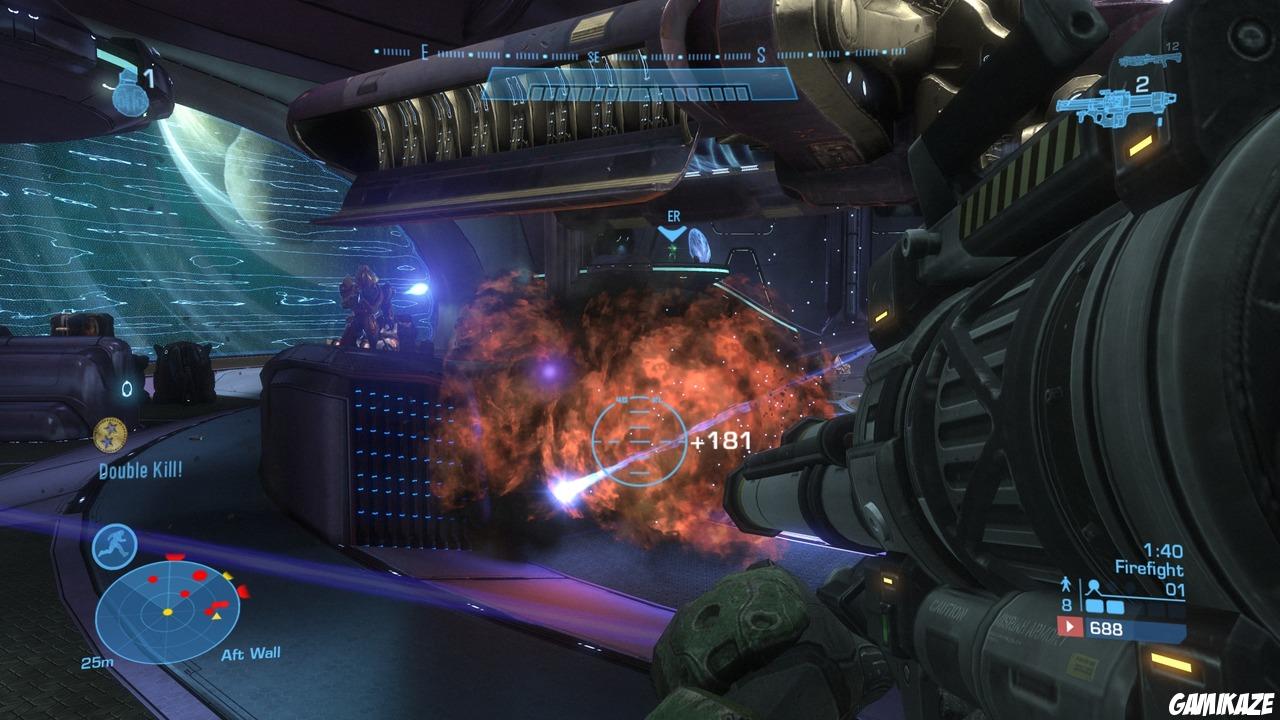Click the blue respawn token bar
The height and width of the screenshot is (720, 1280).
coord(1104,606)
